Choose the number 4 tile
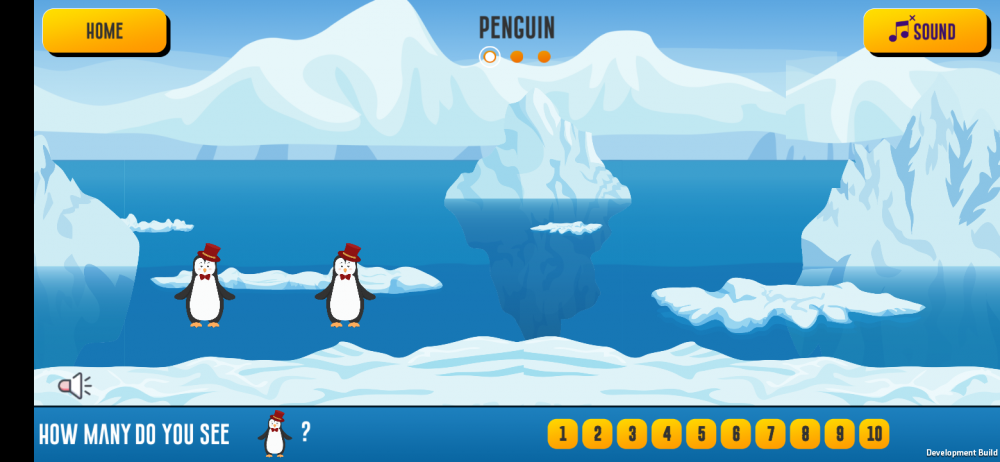This screenshot has height=462, width=1000. tap(666, 434)
